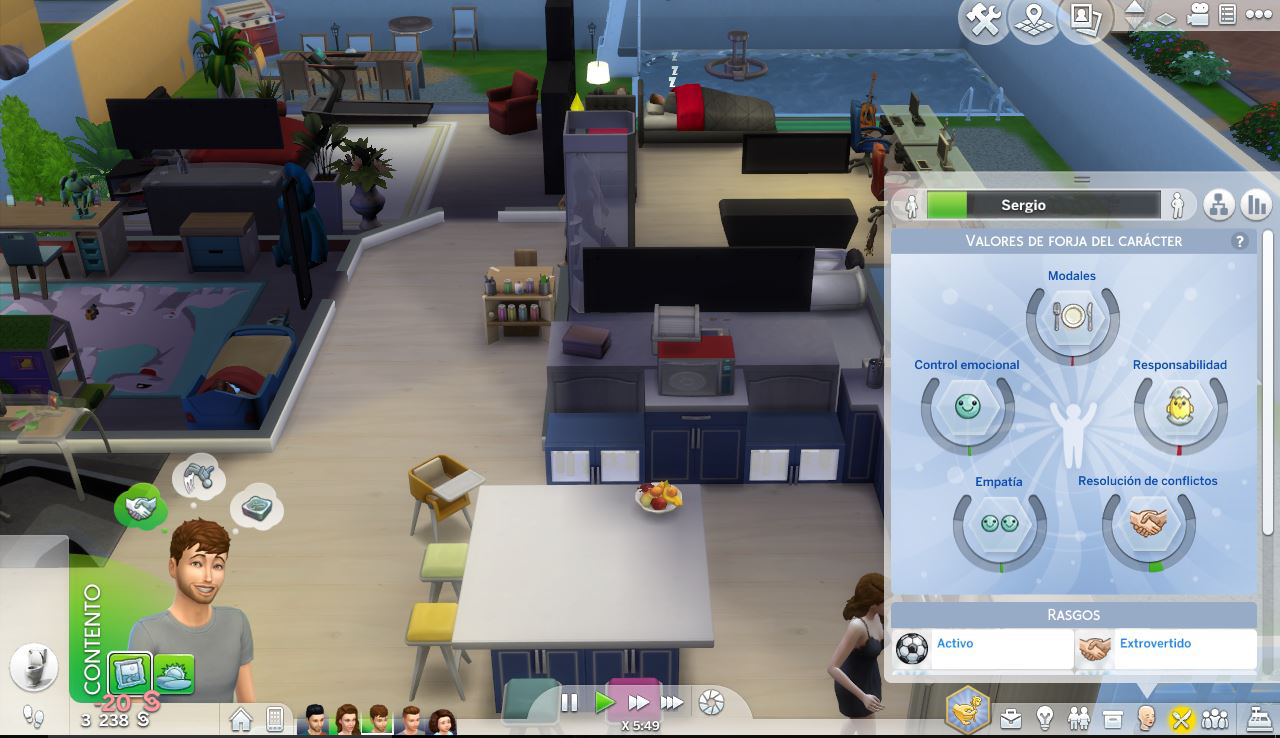Open the three-dots game options menu
Screen dimensions: 1280x738
coord(1256,15)
